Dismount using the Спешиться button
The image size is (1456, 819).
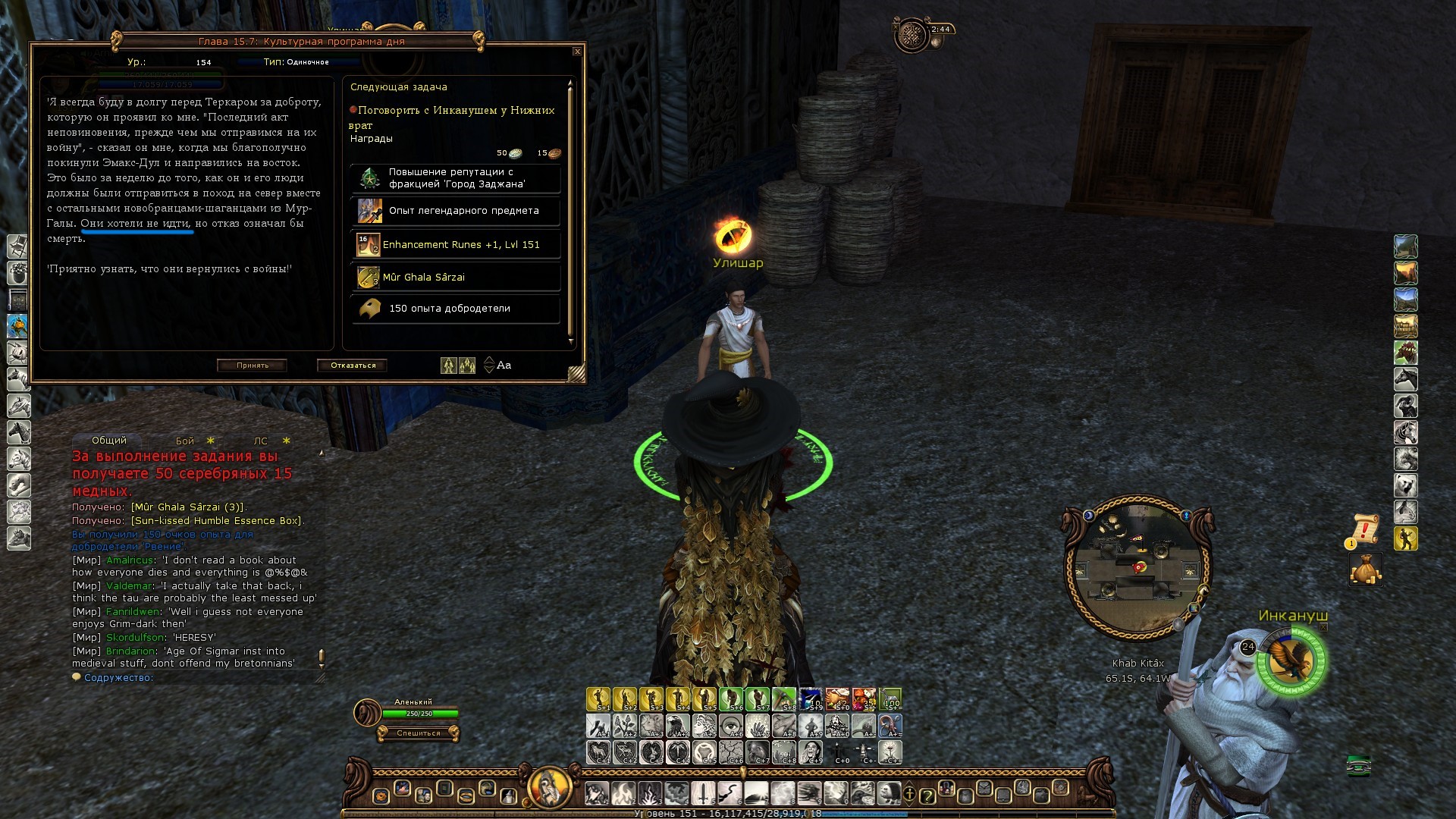[x=419, y=733]
